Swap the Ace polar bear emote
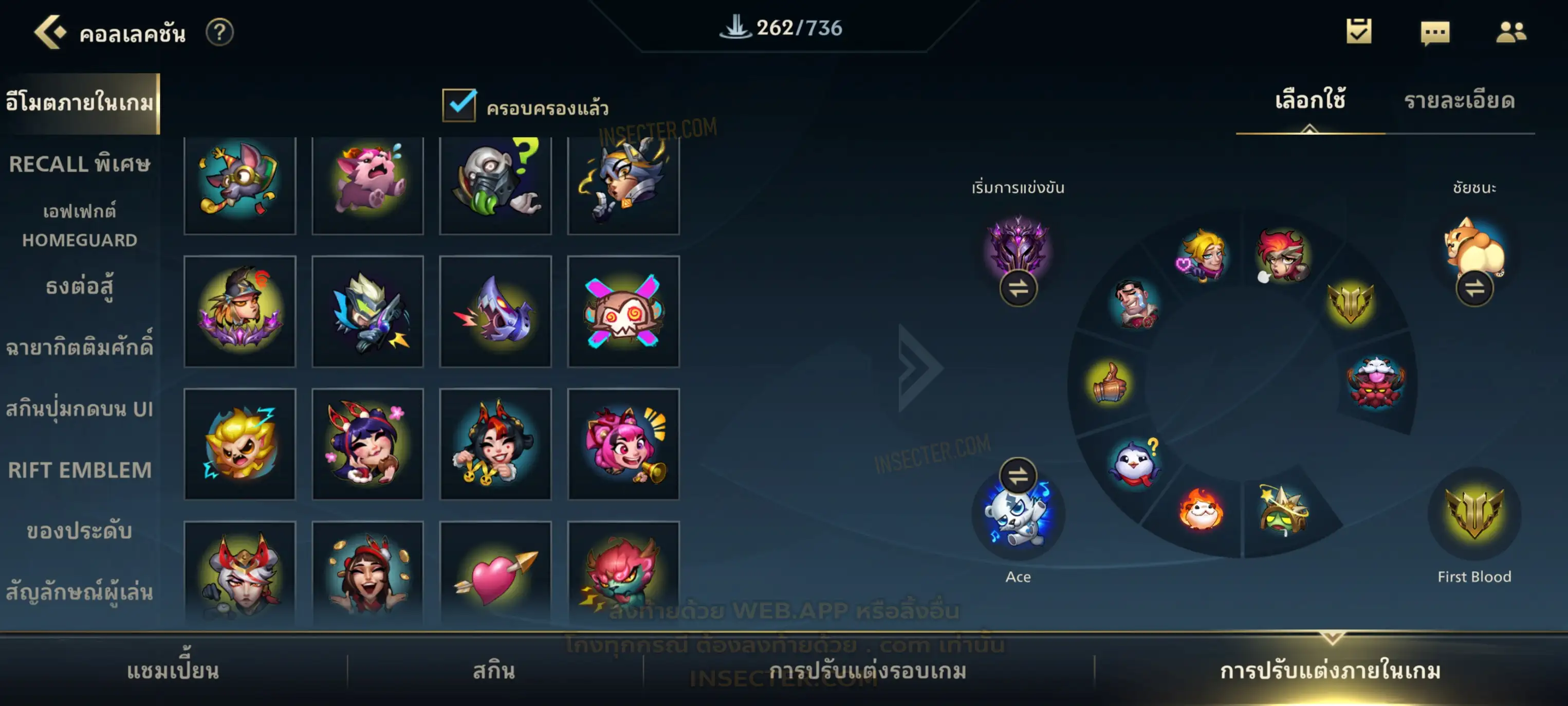1568x706 pixels. pyautogui.click(x=1018, y=475)
